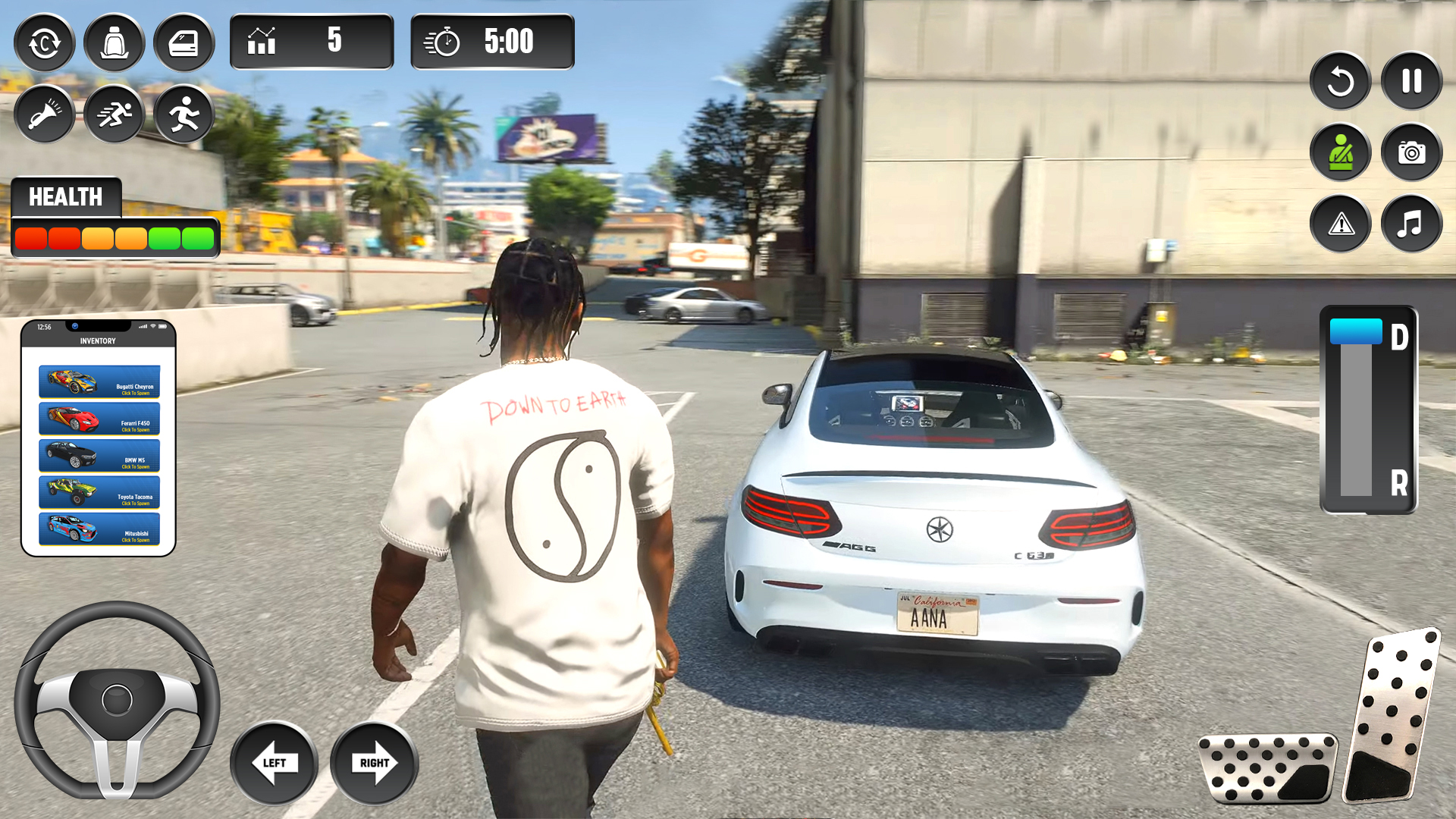Restart level with the reset arrow

[1339, 81]
